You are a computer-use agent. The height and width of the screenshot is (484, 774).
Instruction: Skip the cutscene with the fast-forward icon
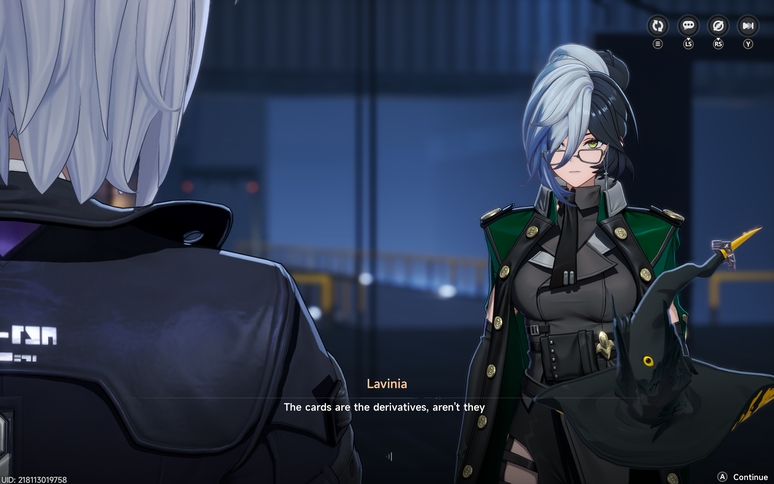pos(748,26)
